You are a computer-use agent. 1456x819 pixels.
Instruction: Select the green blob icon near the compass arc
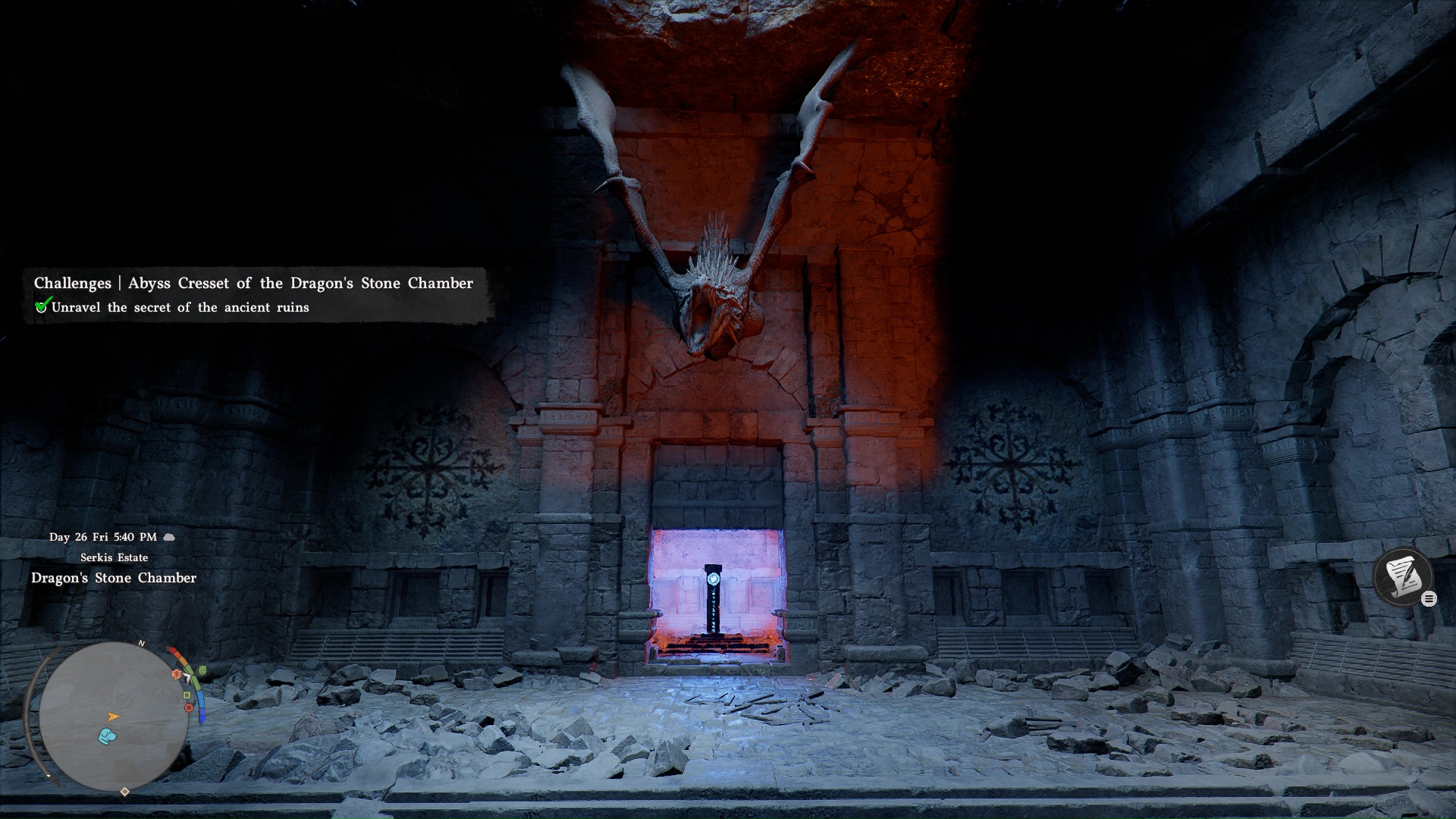202,670
